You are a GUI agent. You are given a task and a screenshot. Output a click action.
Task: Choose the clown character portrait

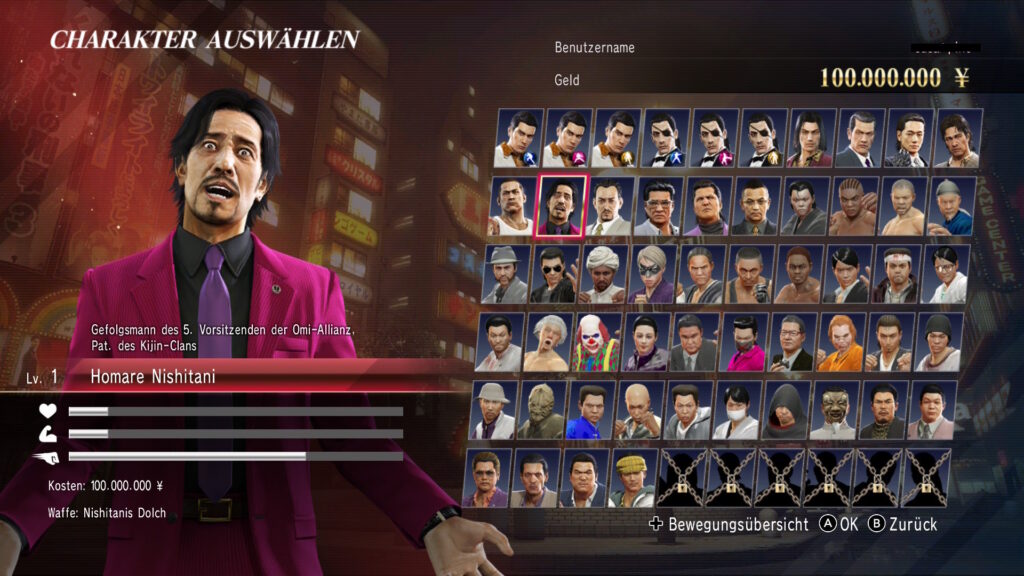pos(597,343)
